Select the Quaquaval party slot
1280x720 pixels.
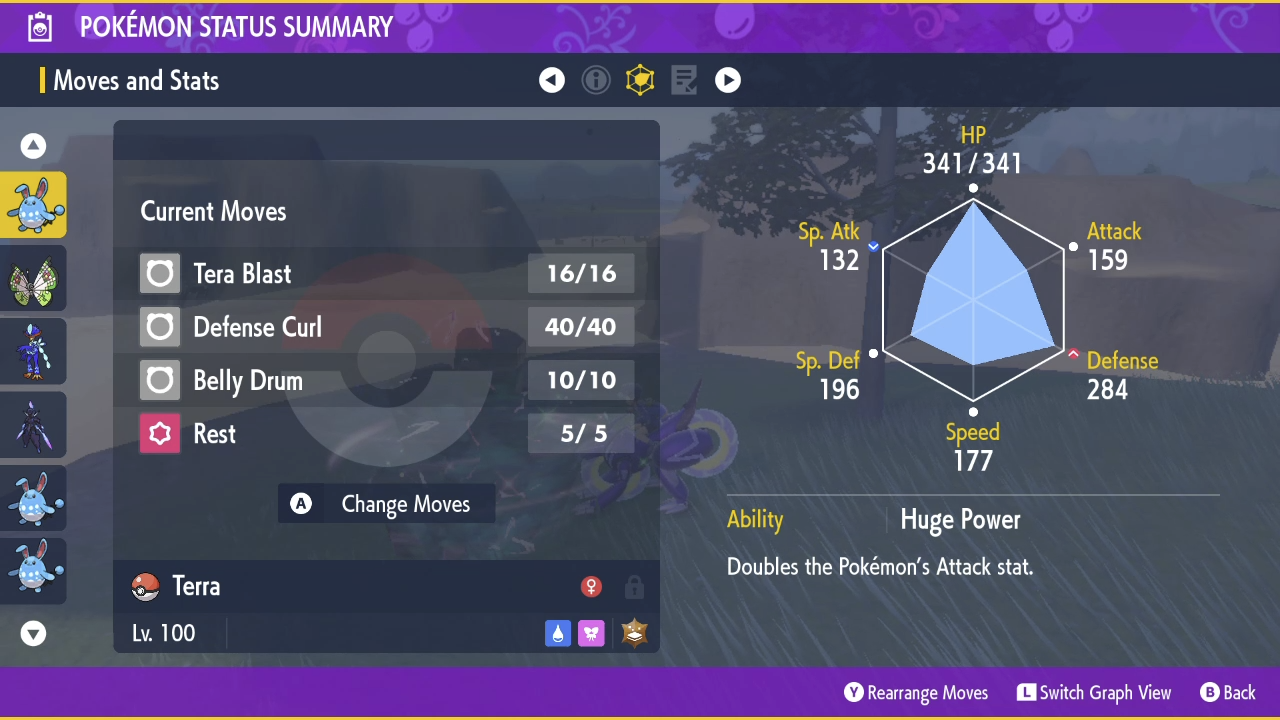coord(34,351)
